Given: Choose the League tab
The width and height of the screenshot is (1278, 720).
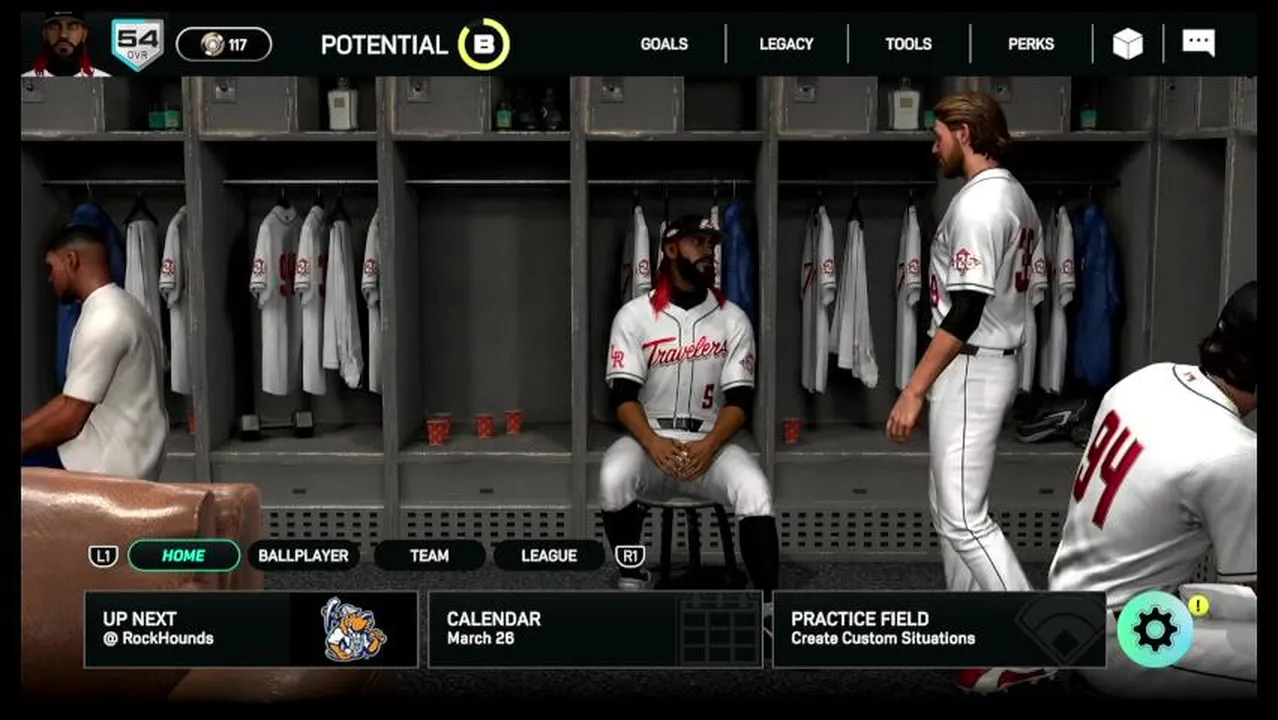Looking at the screenshot, I should (x=549, y=556).
